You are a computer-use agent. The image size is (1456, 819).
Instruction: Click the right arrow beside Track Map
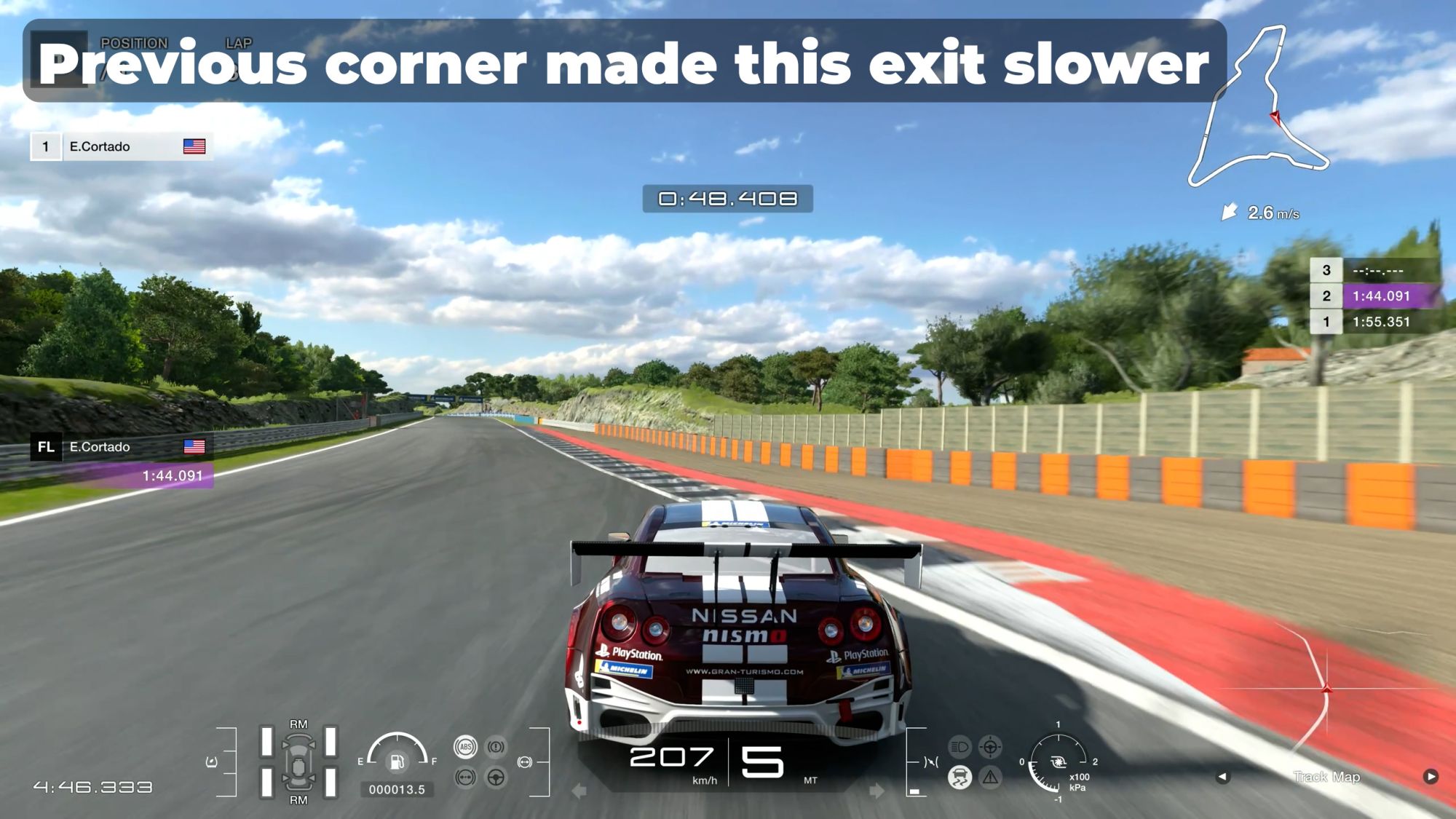coord(1431,777)
